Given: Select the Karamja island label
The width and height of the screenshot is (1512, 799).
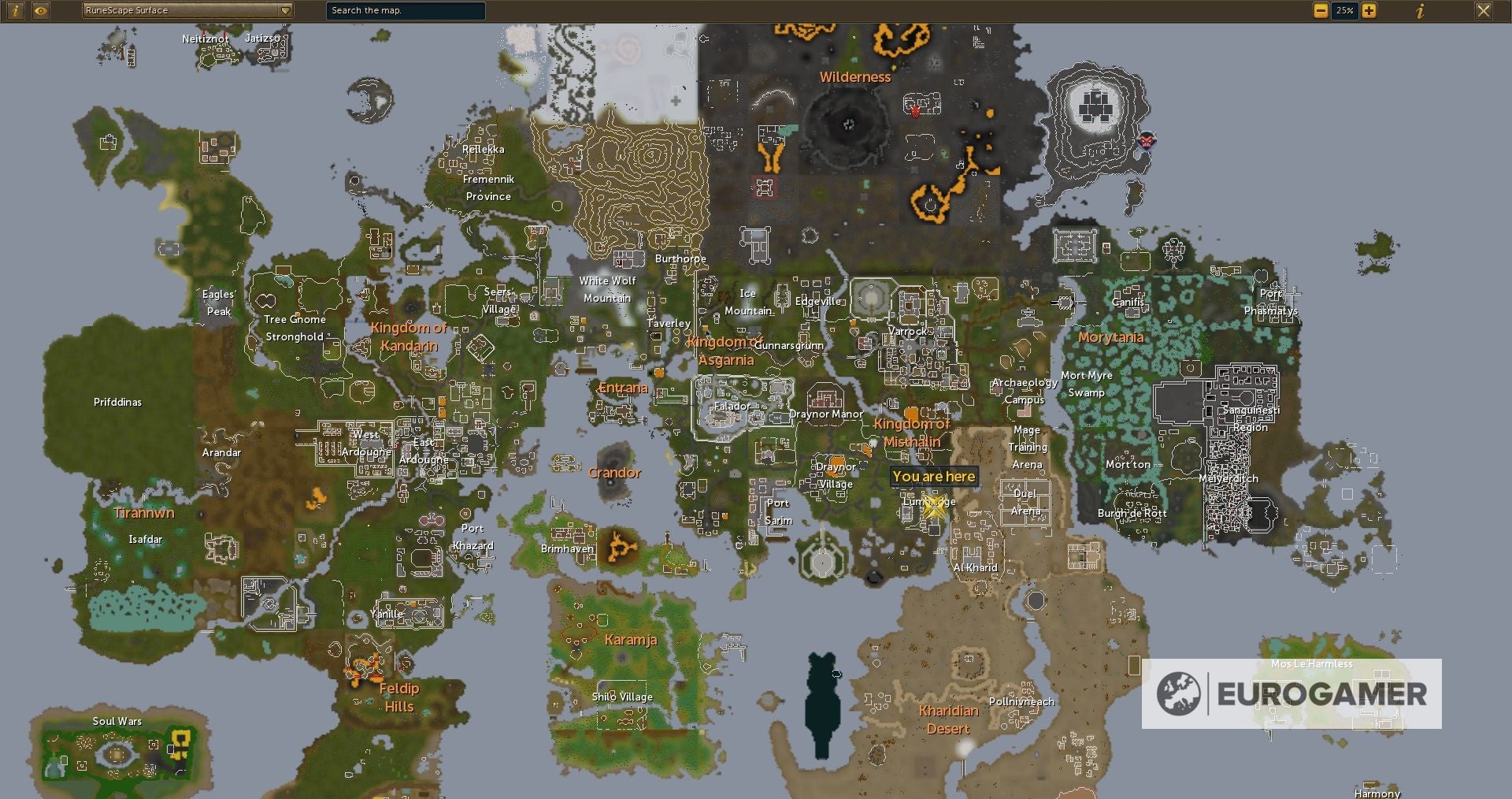Looking at the screenshot, I should pyautogui.click(x=630, y=640).
